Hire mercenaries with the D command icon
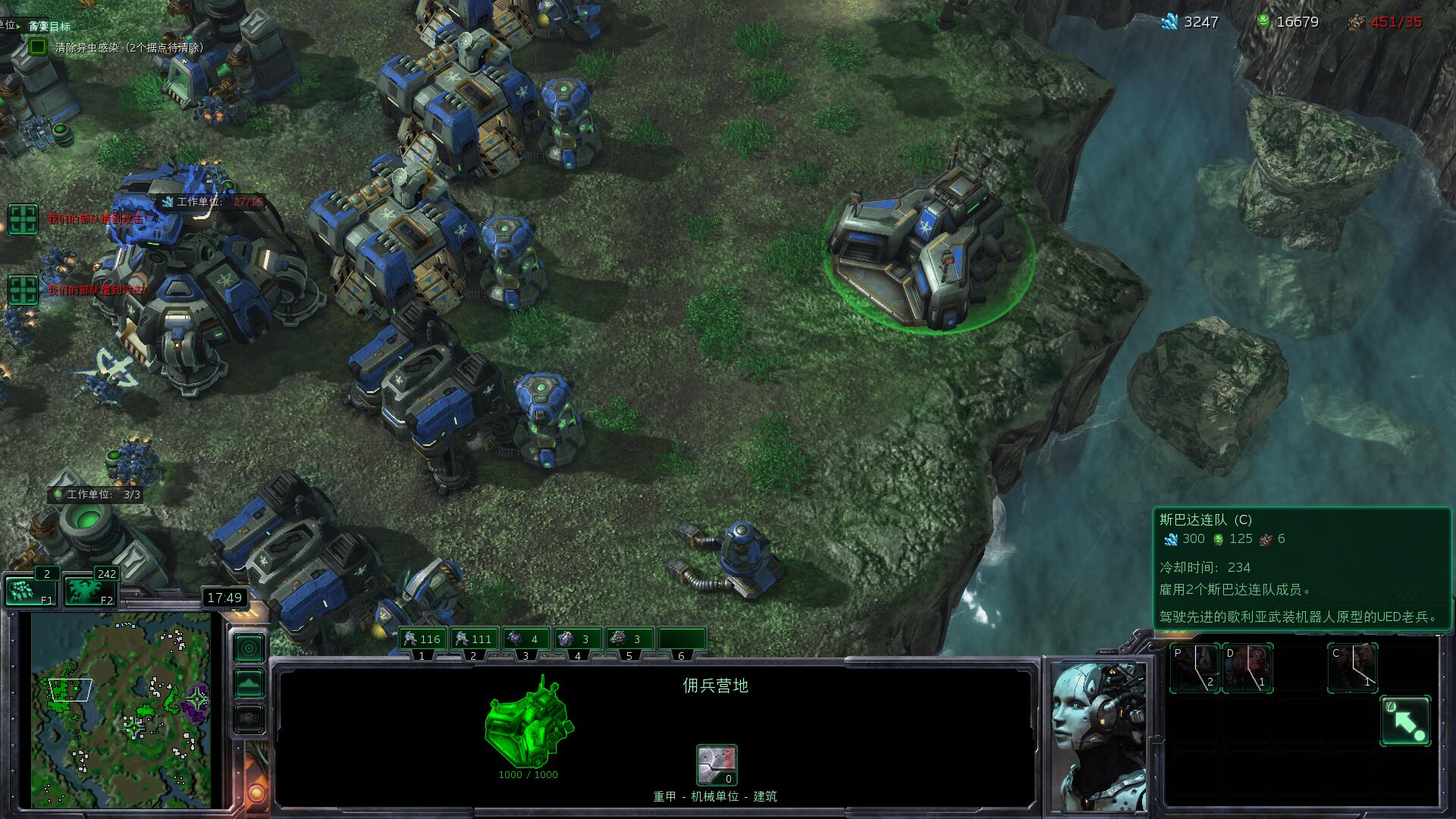 pyautogui.click(x=1247, y=668)
